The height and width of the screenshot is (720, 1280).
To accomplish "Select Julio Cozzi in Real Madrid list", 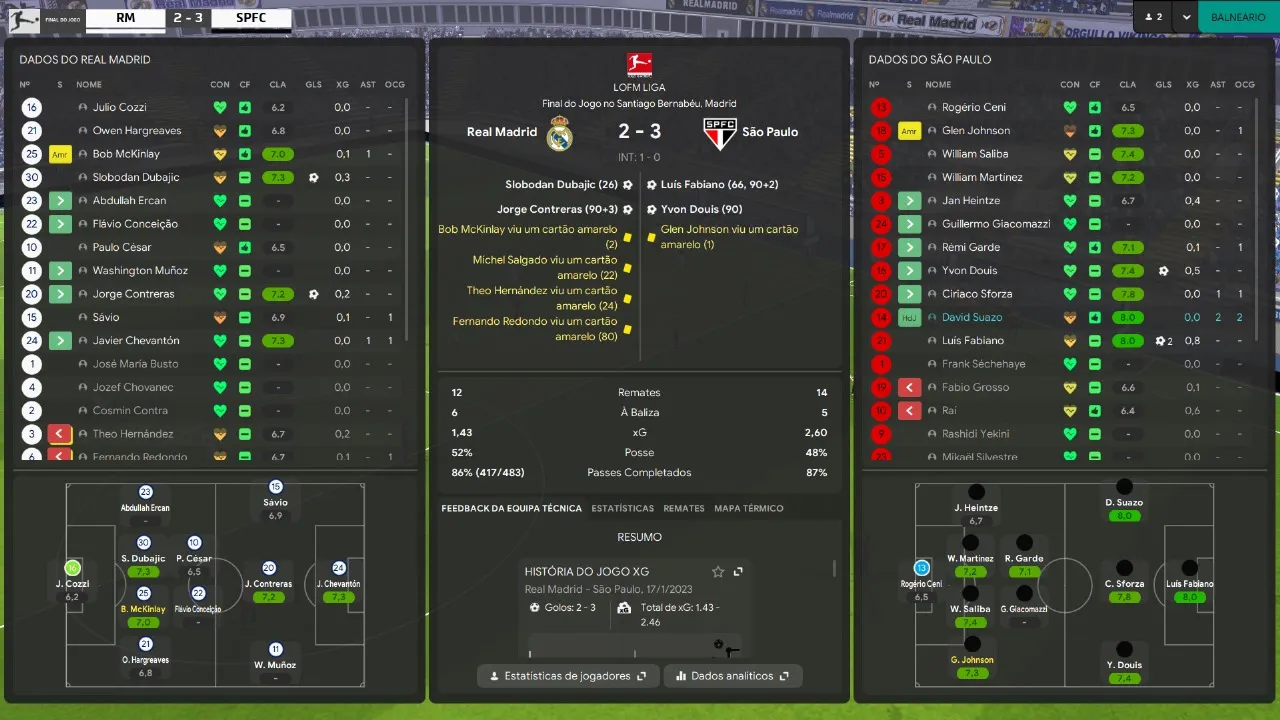I will tap(120, 107).
